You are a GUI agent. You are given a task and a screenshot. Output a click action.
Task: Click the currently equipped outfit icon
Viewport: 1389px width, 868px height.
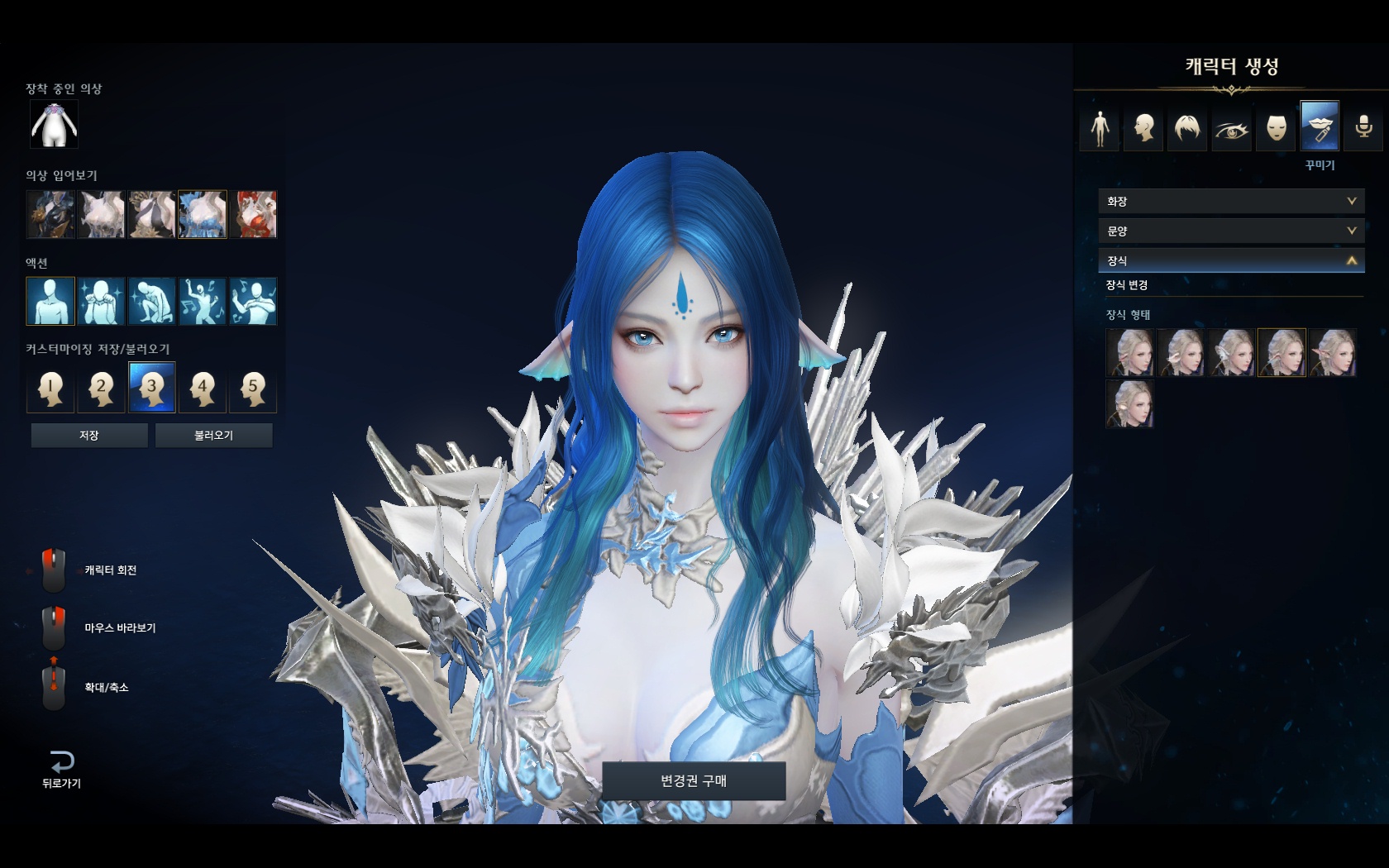point(54,125)
